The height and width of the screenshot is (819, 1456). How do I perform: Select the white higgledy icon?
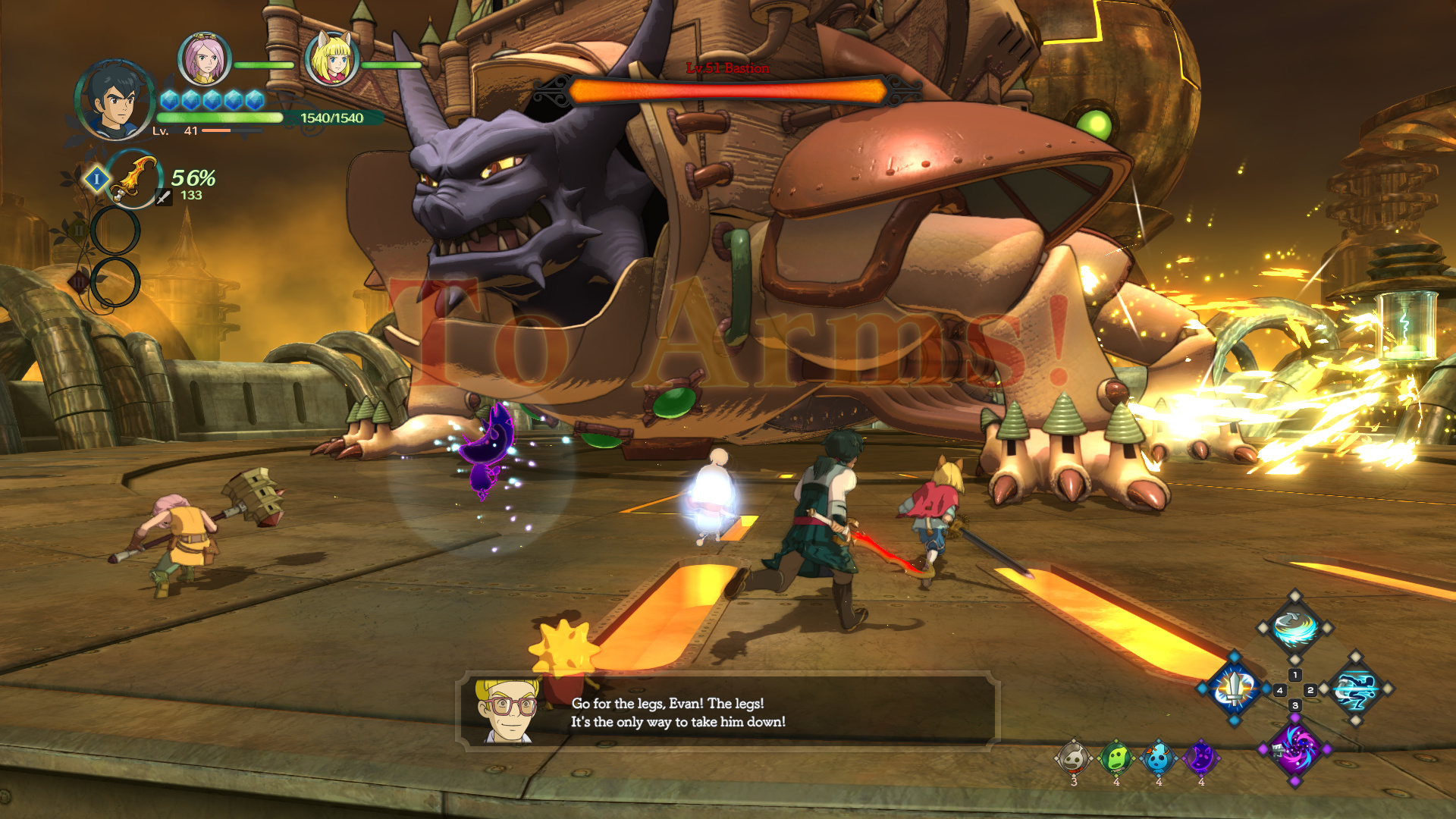click(1074, 758)
